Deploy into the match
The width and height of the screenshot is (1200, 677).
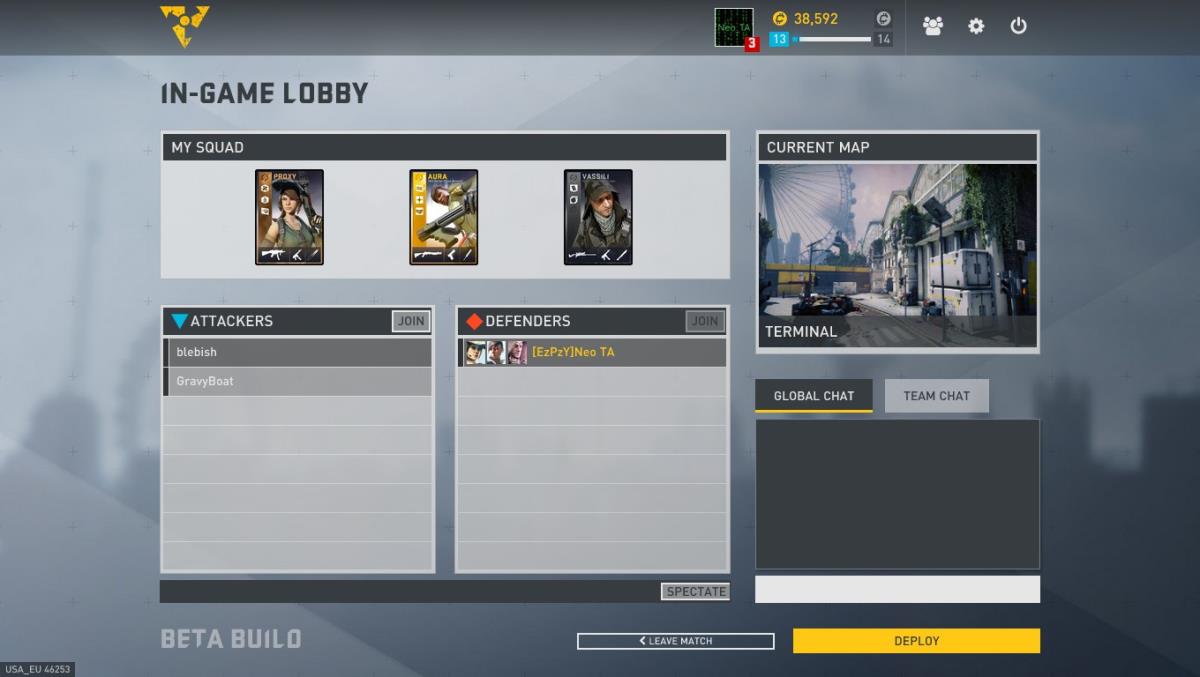click(916, 641)
